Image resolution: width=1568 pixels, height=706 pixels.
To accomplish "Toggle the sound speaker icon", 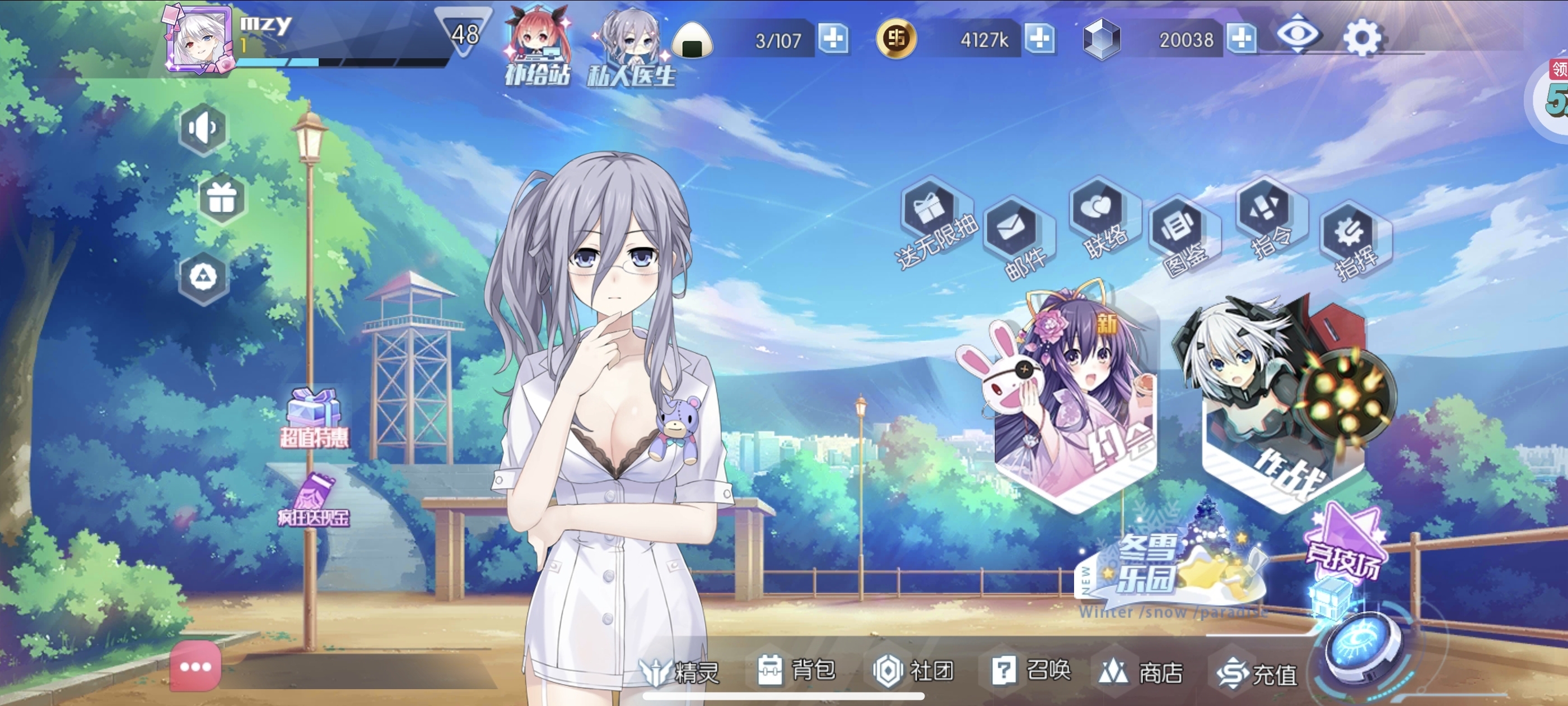I will (203, 128).
